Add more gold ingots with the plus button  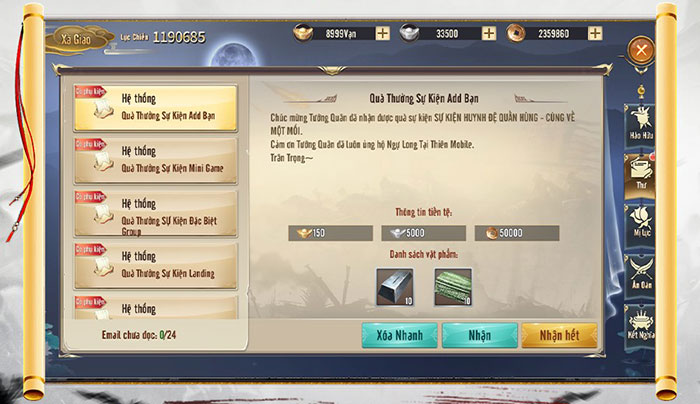pos(383,33)
